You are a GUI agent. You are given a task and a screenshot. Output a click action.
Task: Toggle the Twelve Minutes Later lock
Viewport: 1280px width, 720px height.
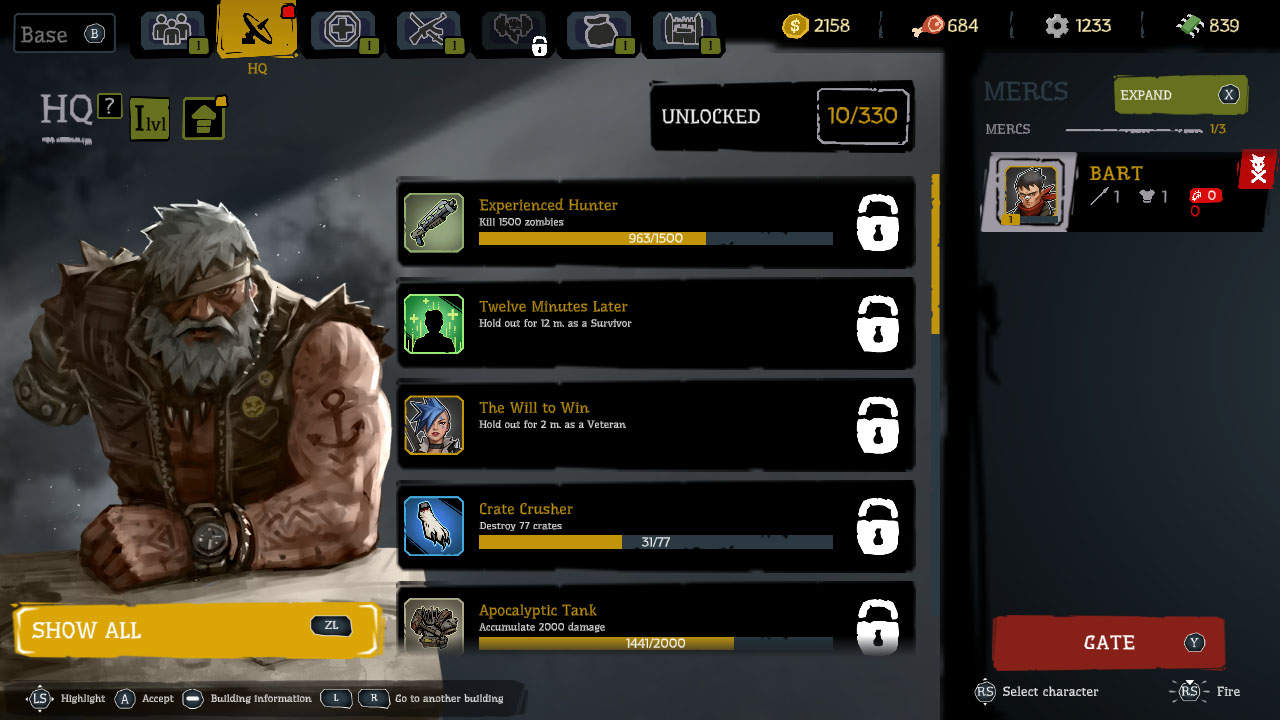tap(877, 324)
